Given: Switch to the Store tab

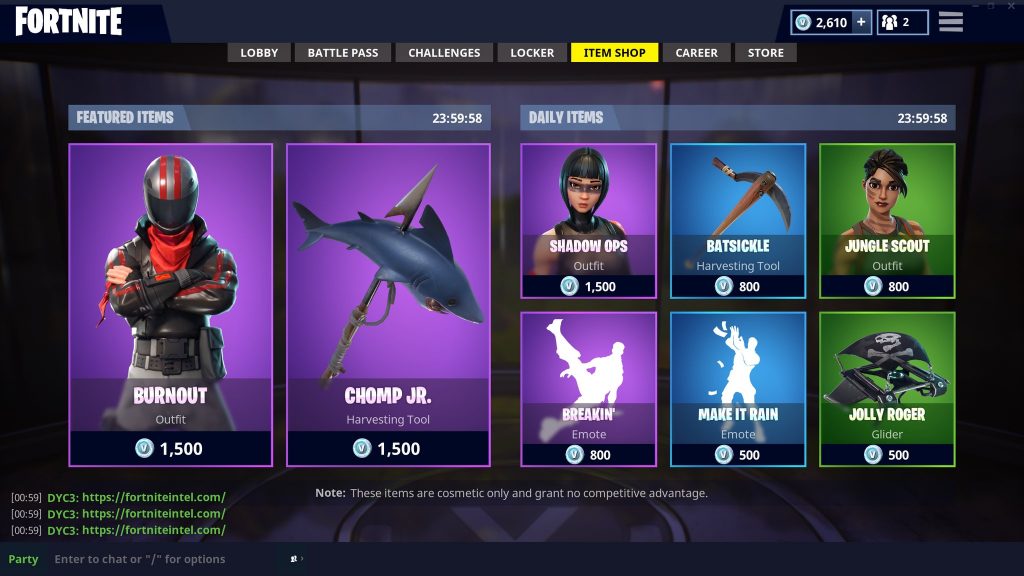Looking at the screenshot, I should 766,53.
